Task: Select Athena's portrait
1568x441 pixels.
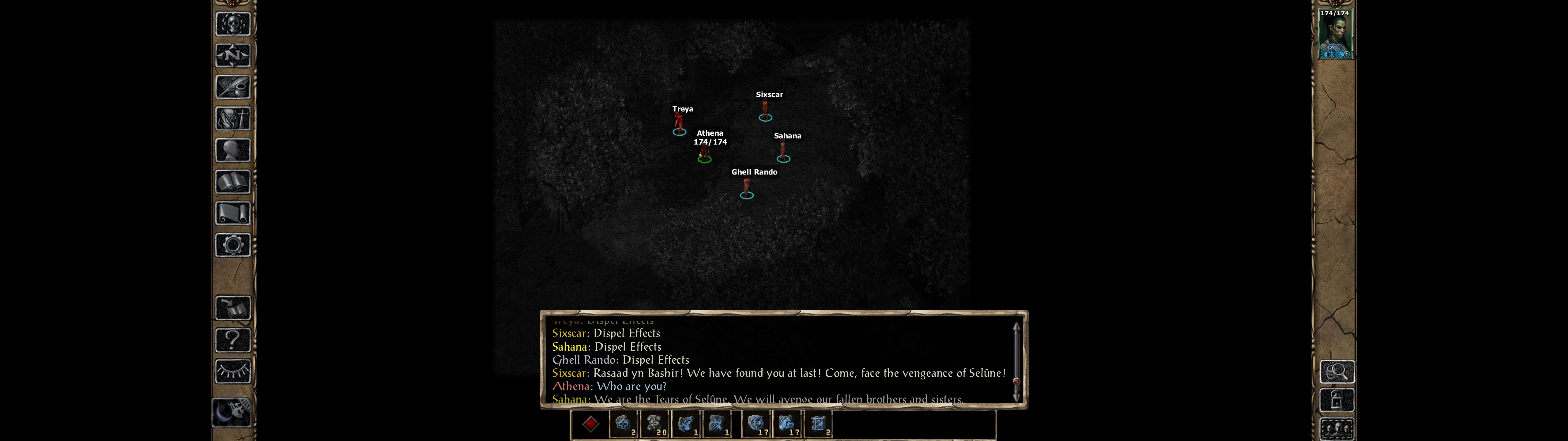Action: (x=1336, y=35)
